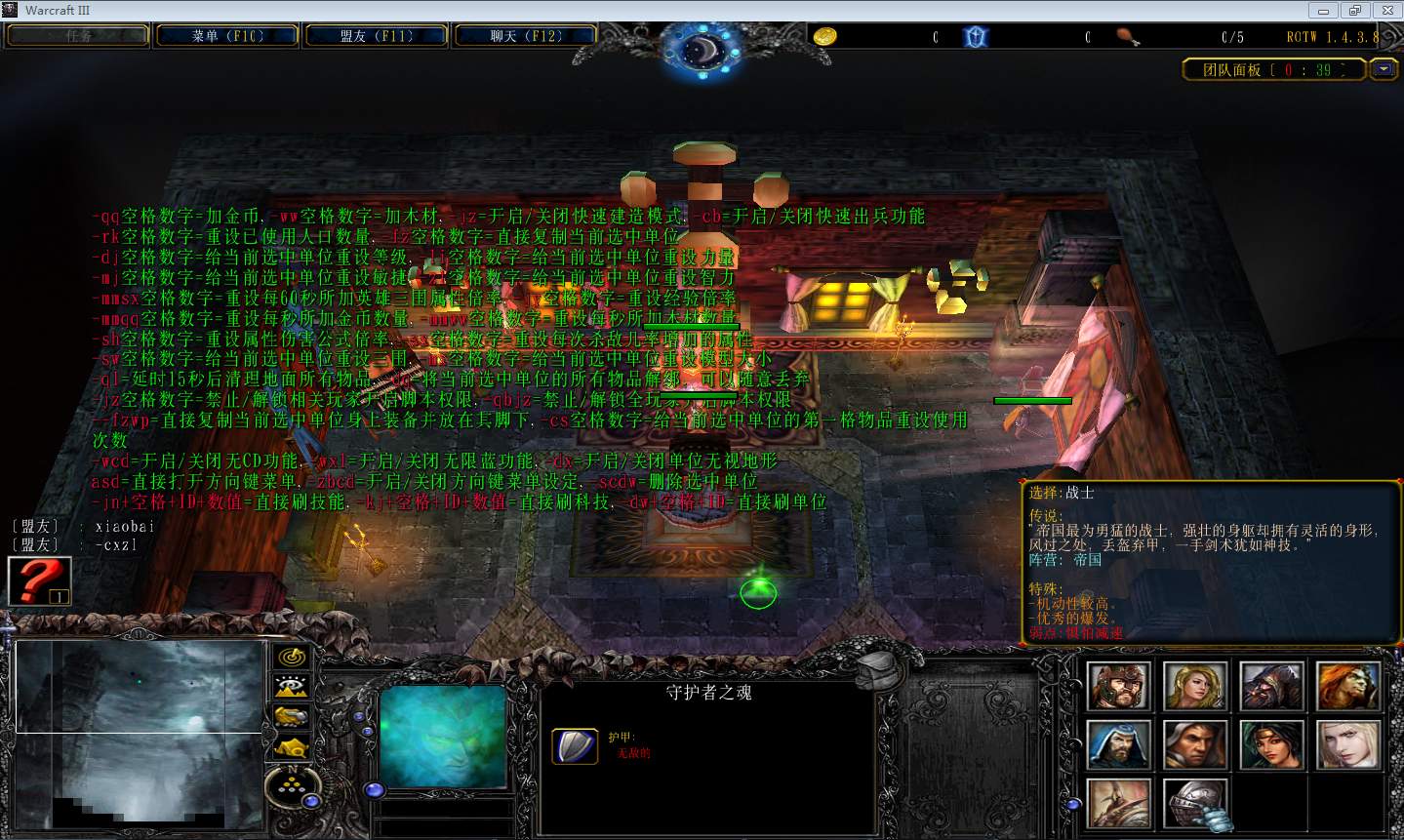Image resolution: width=1404 pixels, height=840 pixels.
Task: Open the 盟友 (F11) allies panel
Action: pyautogui.click(x=377, y=36)
